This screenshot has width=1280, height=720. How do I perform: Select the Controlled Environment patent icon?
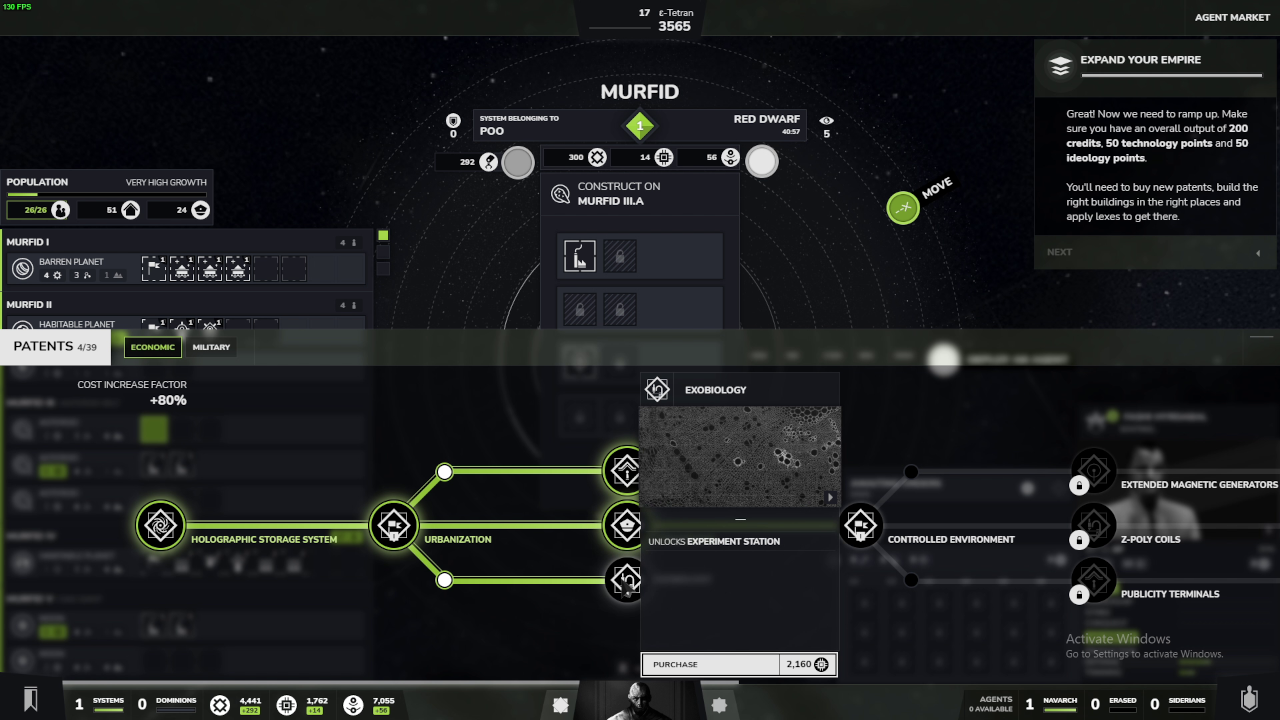pyautogui.click(x=860, y=525)
